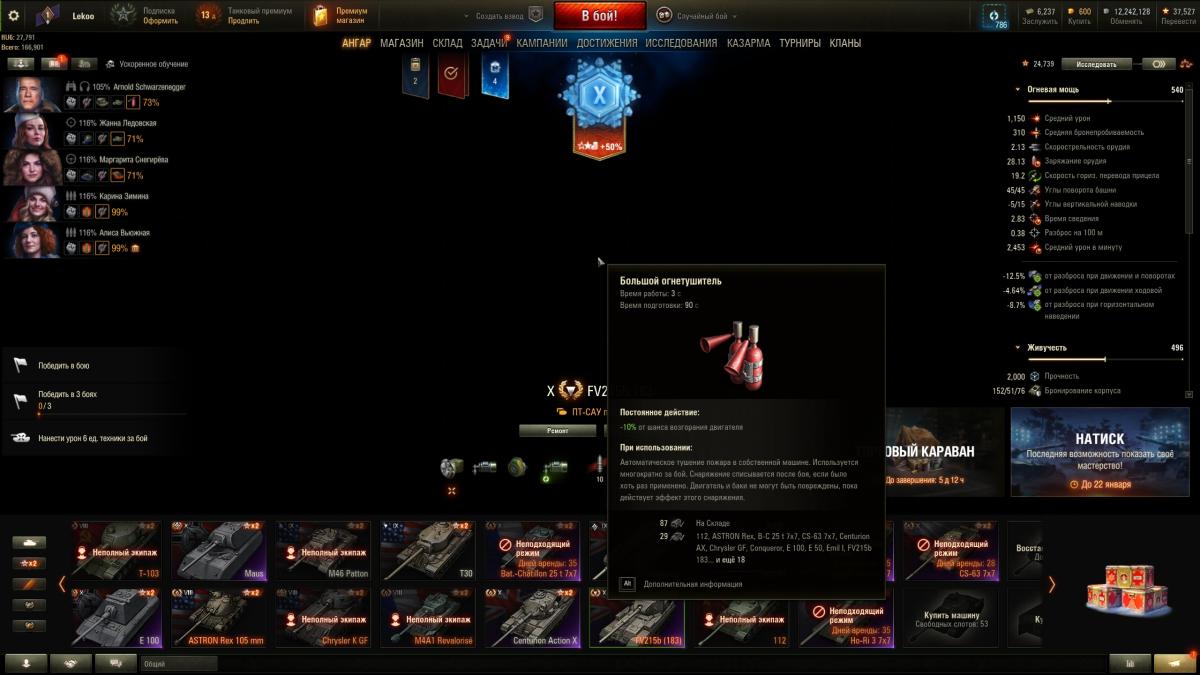Choose the E 100 tank card
The image size is (1200, 675).
coord(114,617)
